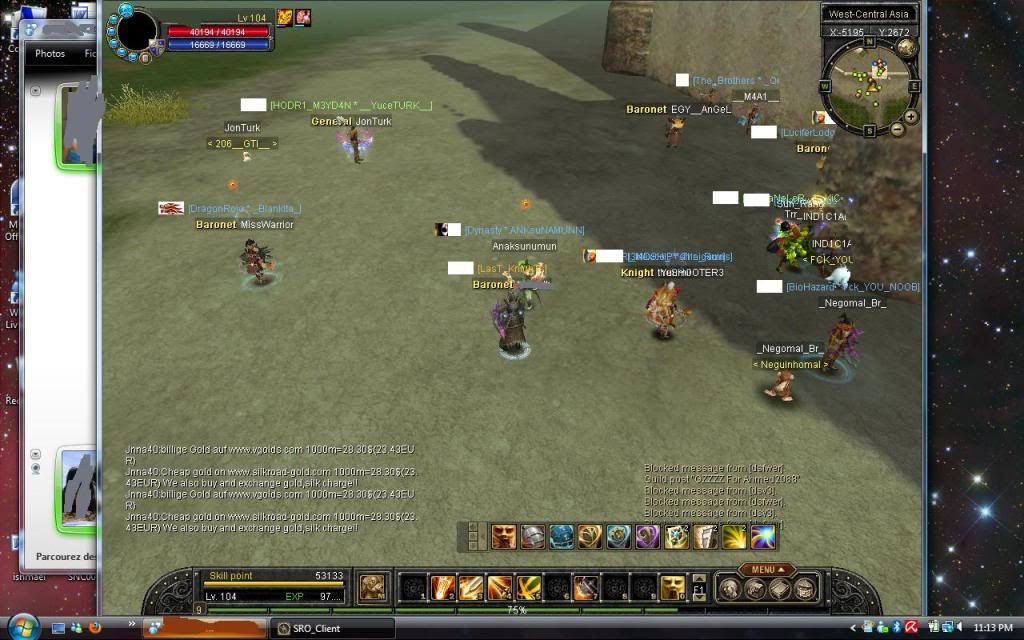Select the golden flame buff icon
This screenshot has width=1024, height=640.
tap(284, 17)
